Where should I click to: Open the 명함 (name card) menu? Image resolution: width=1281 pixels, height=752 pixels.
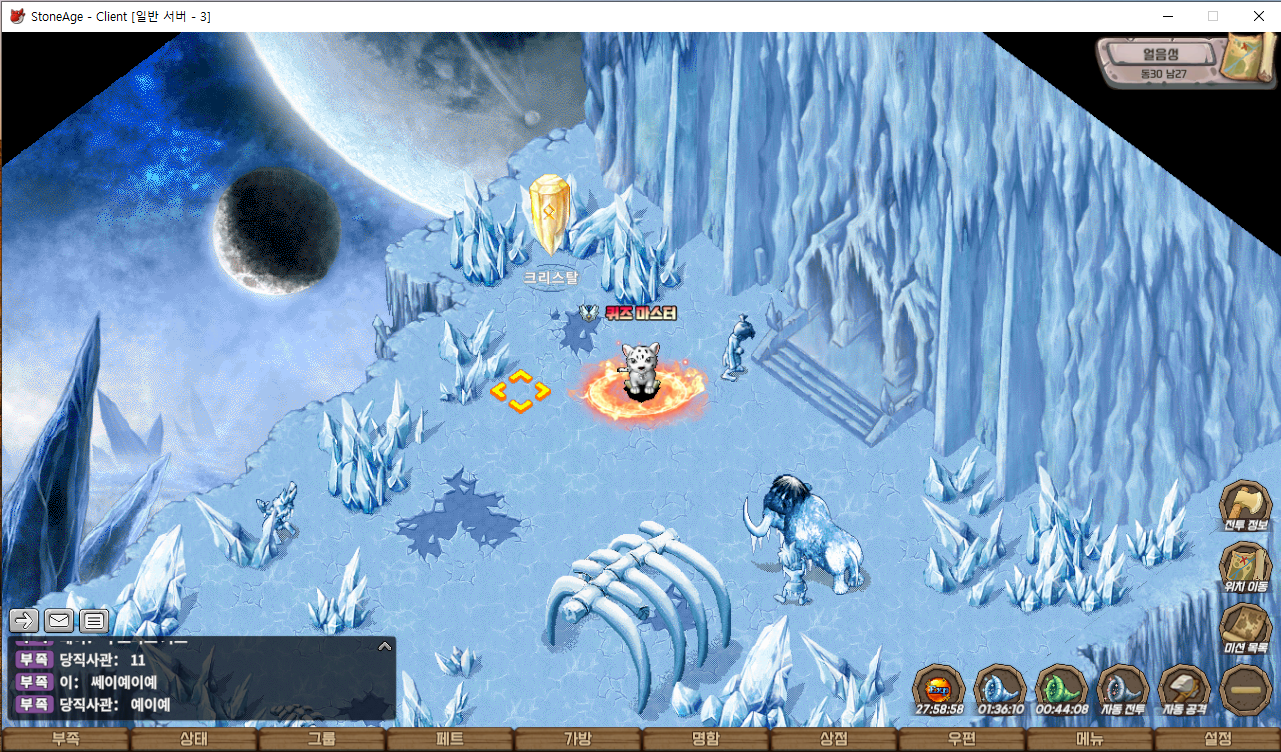tap(705, 740)
